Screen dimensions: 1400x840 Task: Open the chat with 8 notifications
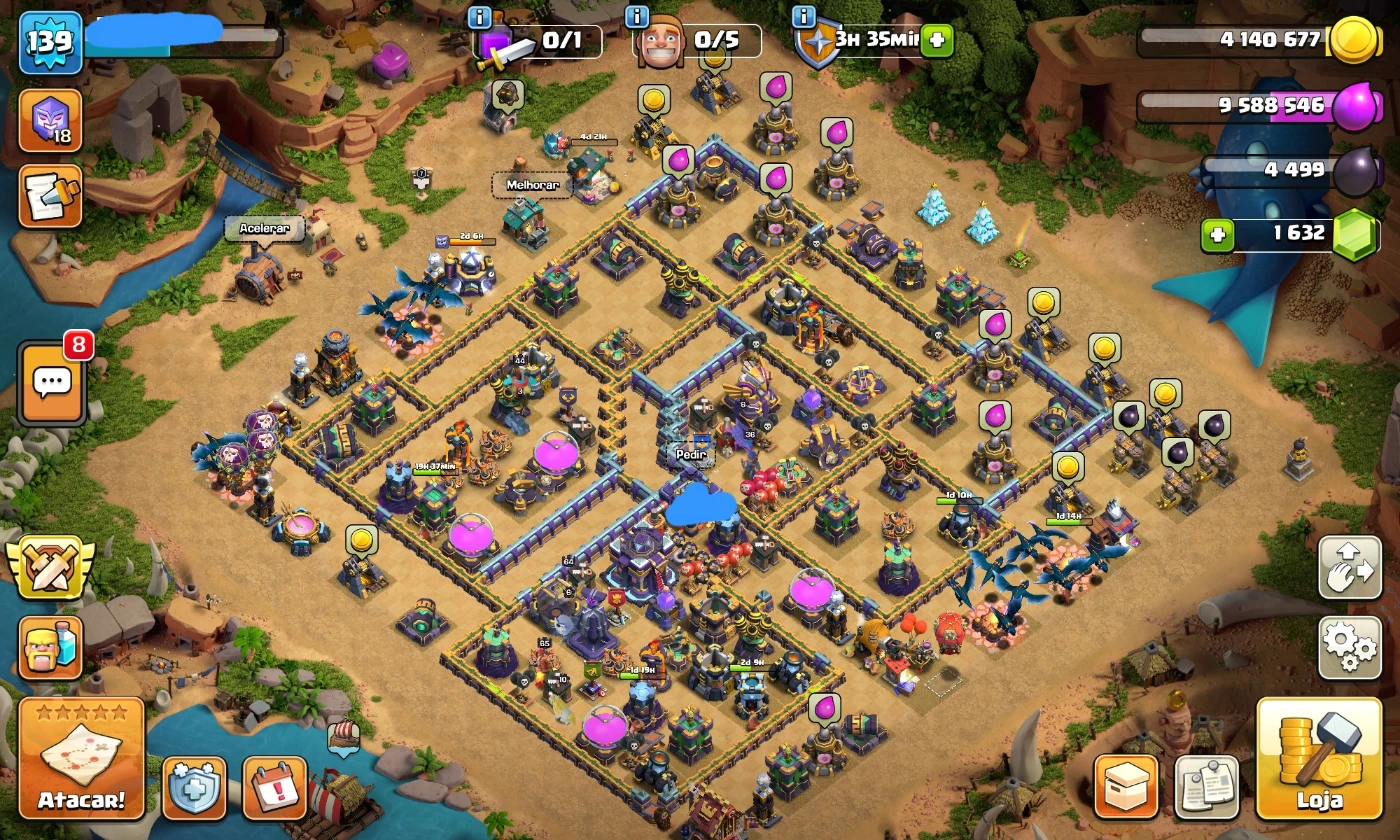coord(51,383)
